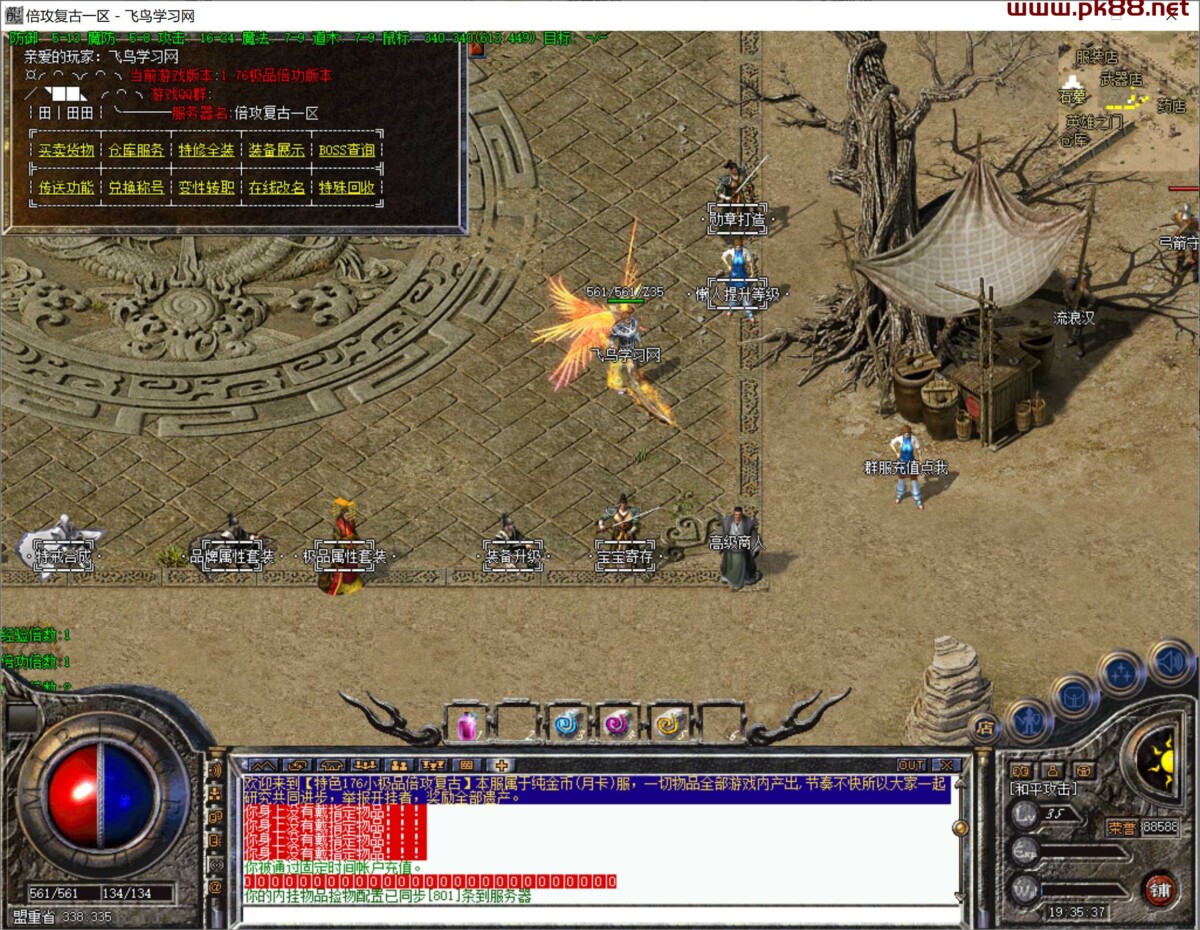Click the red 铺 stall button
This screenshot has height=930, width=1200.
pos(1160,889)
